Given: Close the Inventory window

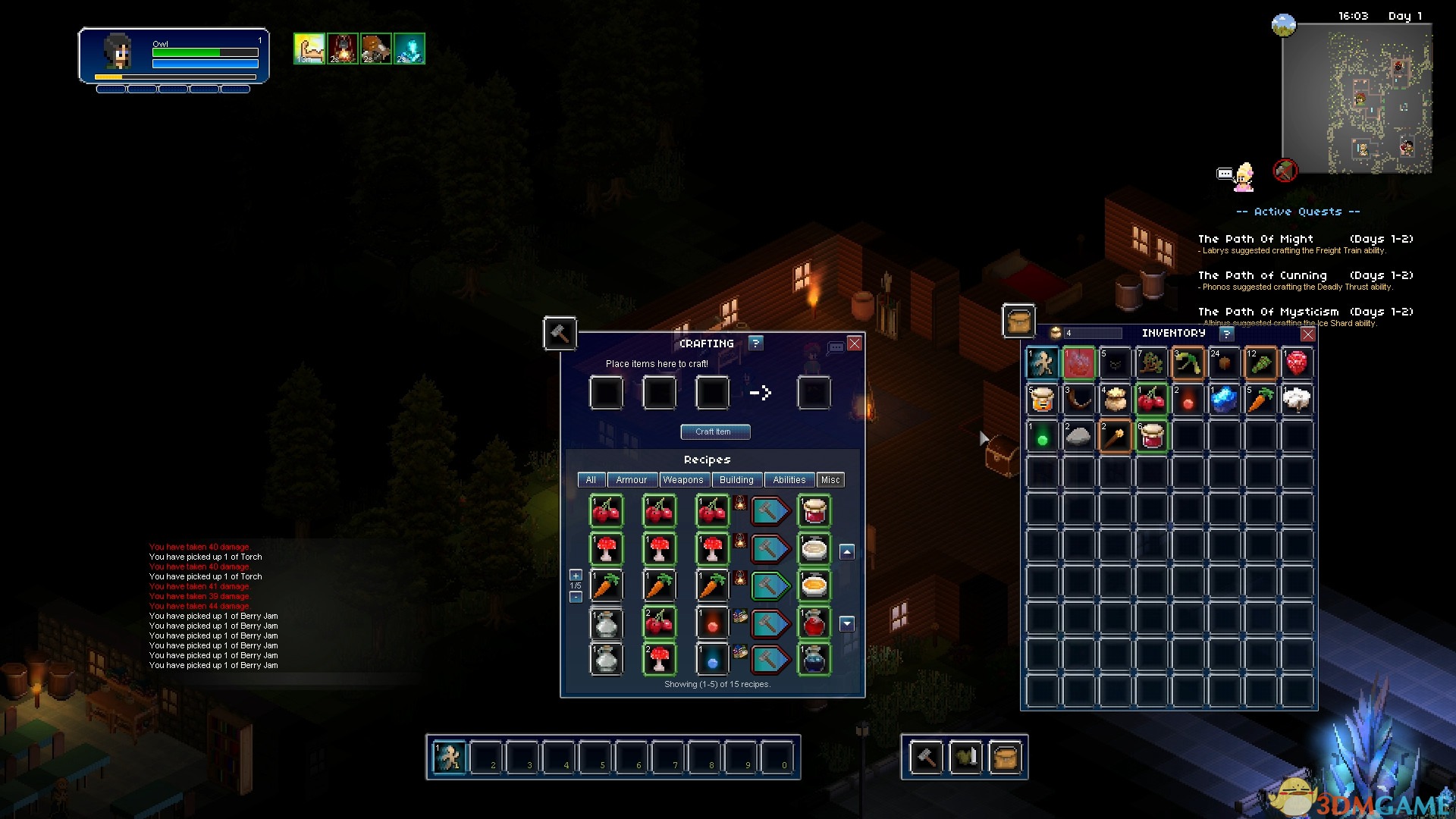Looking at the screenshot, I should click(1308, 334).
